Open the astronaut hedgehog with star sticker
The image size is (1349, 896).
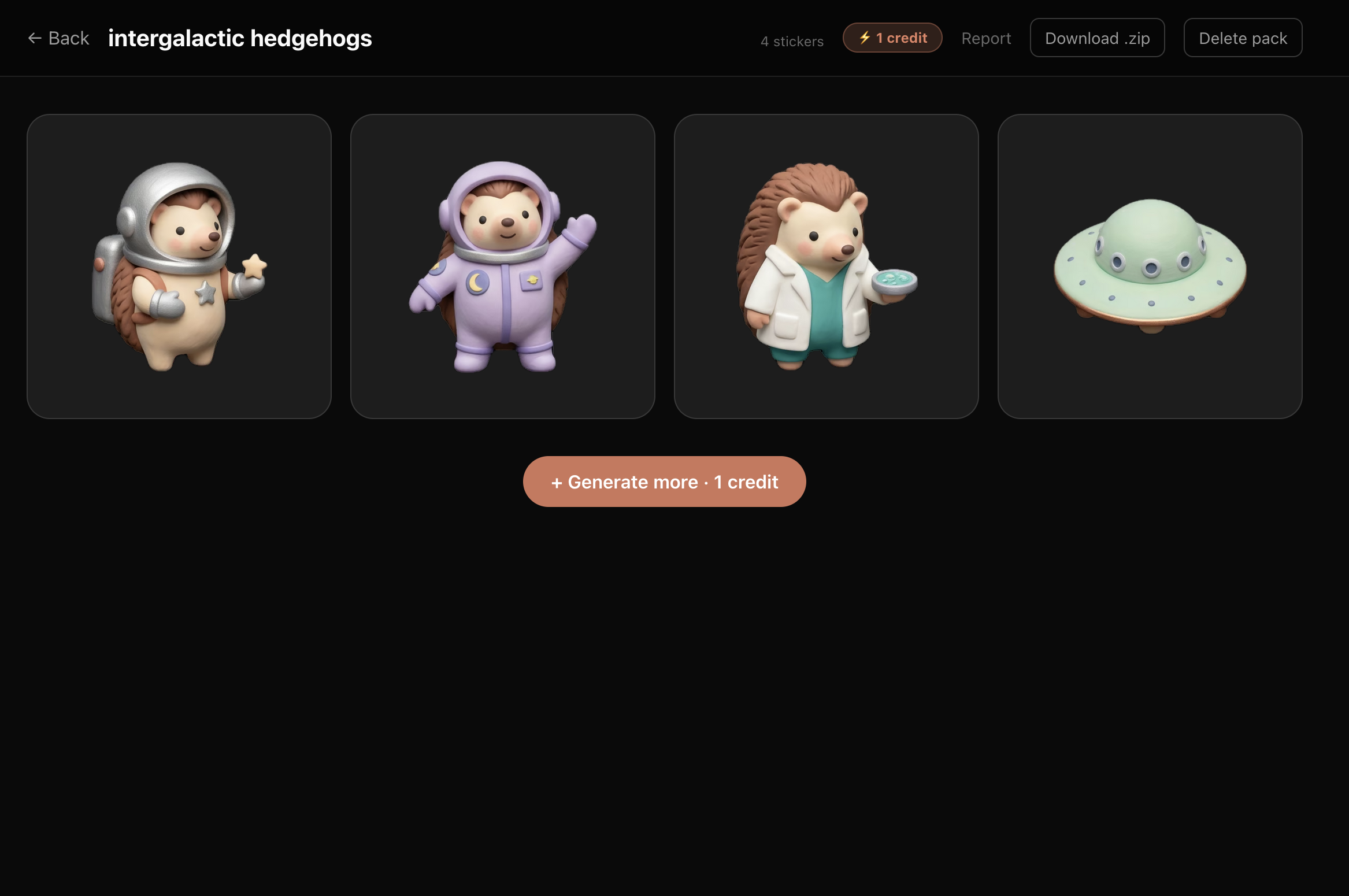179,267
